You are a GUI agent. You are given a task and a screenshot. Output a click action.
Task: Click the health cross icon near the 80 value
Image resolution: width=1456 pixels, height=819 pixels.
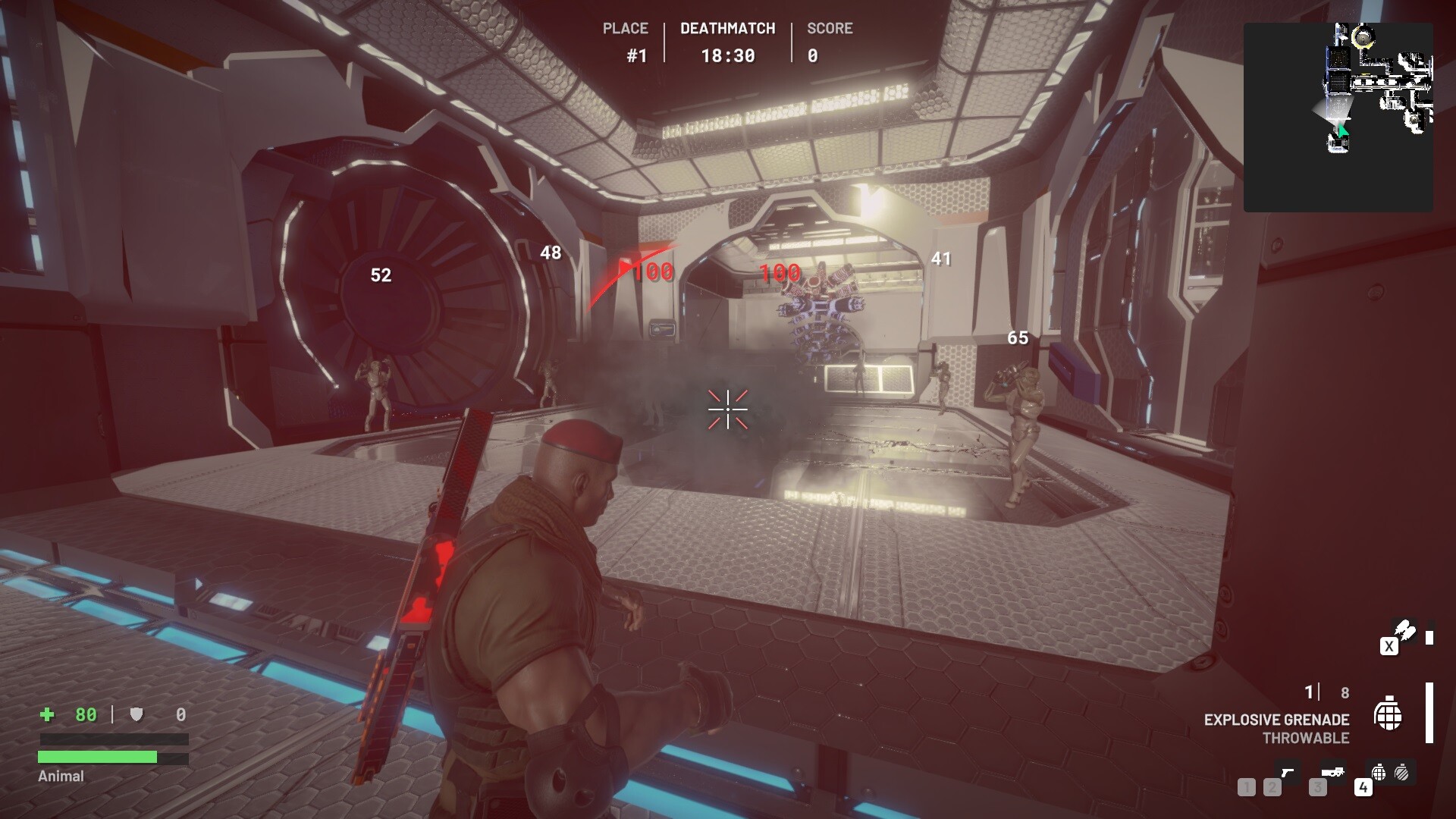click(x=45, y=714)
